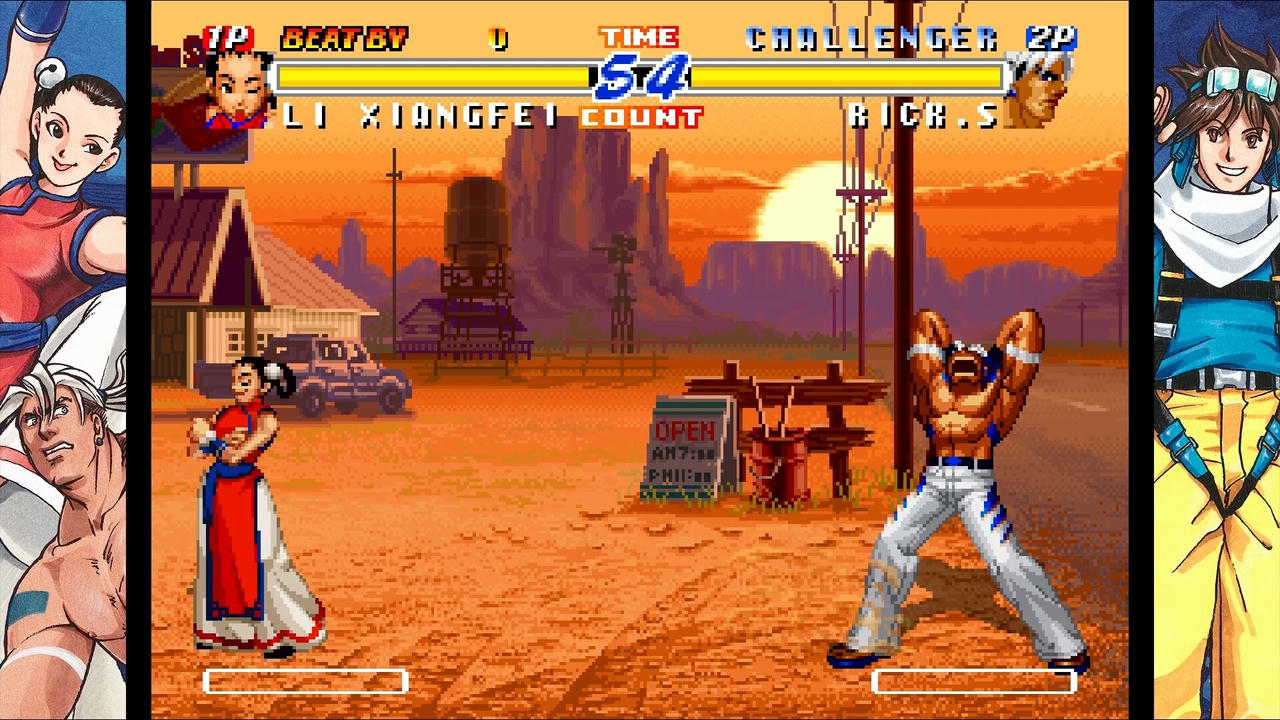
Task: Click the TIME label above the counter
Action: pos(638,36)
